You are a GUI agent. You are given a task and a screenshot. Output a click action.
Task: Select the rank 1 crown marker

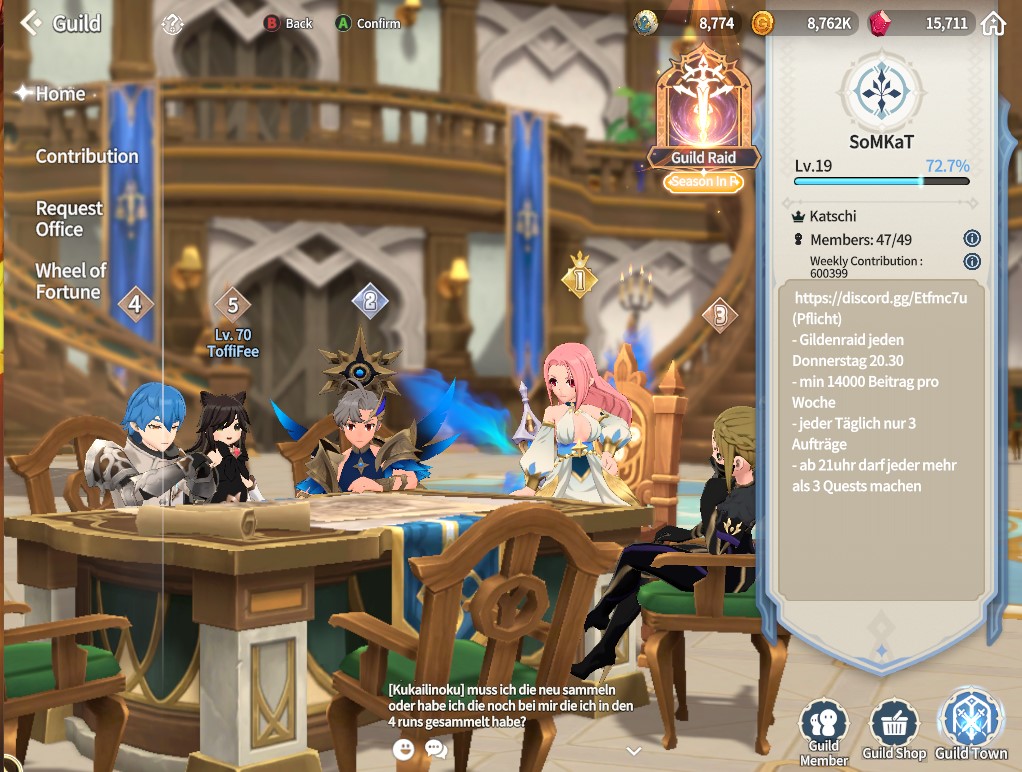tap(579, 278)
